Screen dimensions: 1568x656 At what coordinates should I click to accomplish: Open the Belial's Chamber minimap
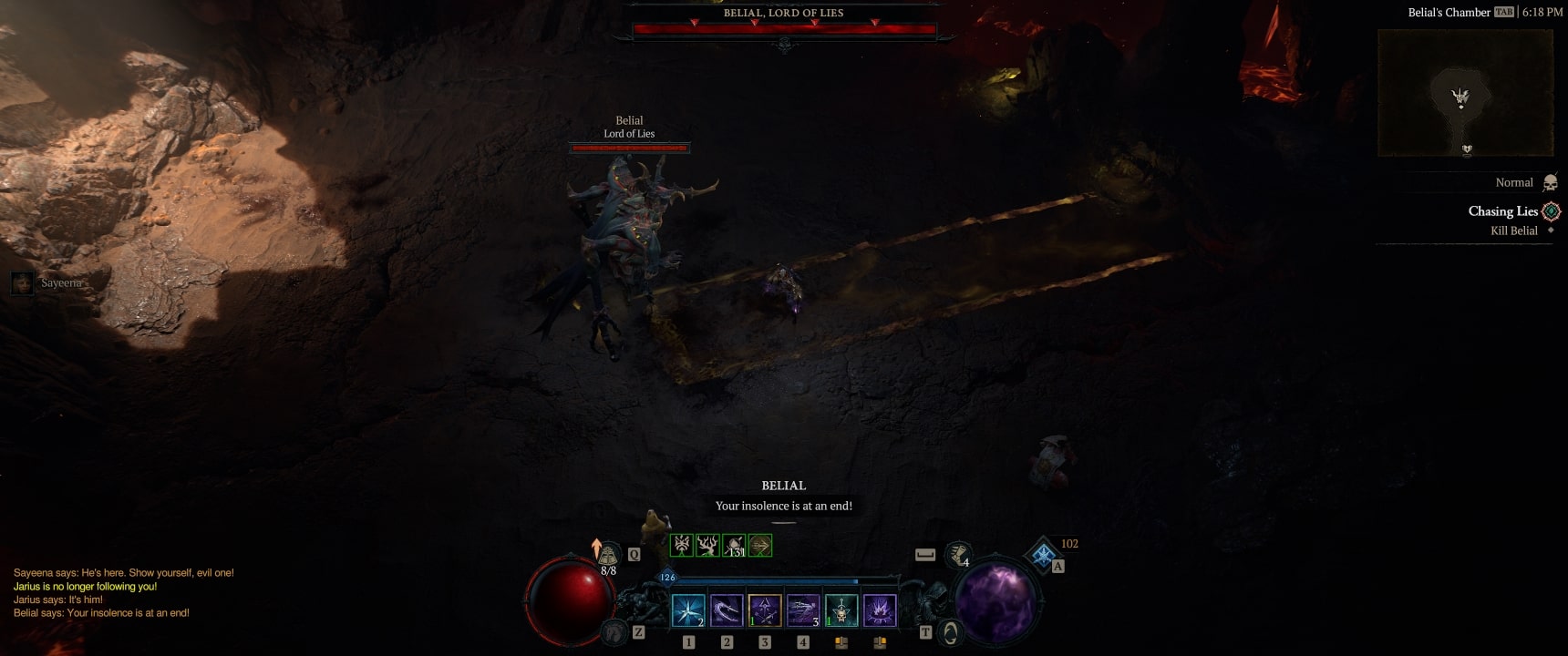point(1465,93)
